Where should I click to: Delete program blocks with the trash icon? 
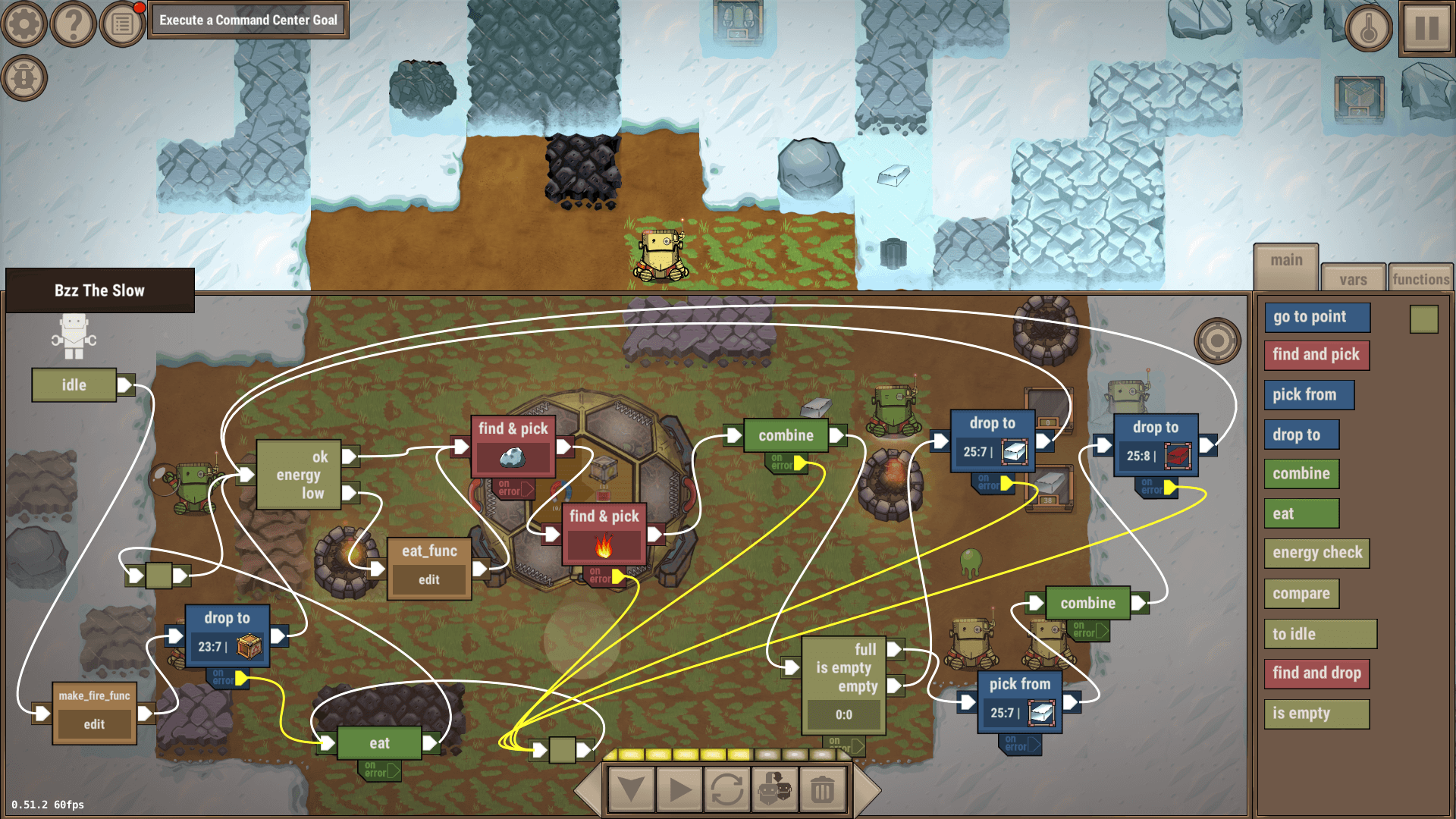point(821,789)
